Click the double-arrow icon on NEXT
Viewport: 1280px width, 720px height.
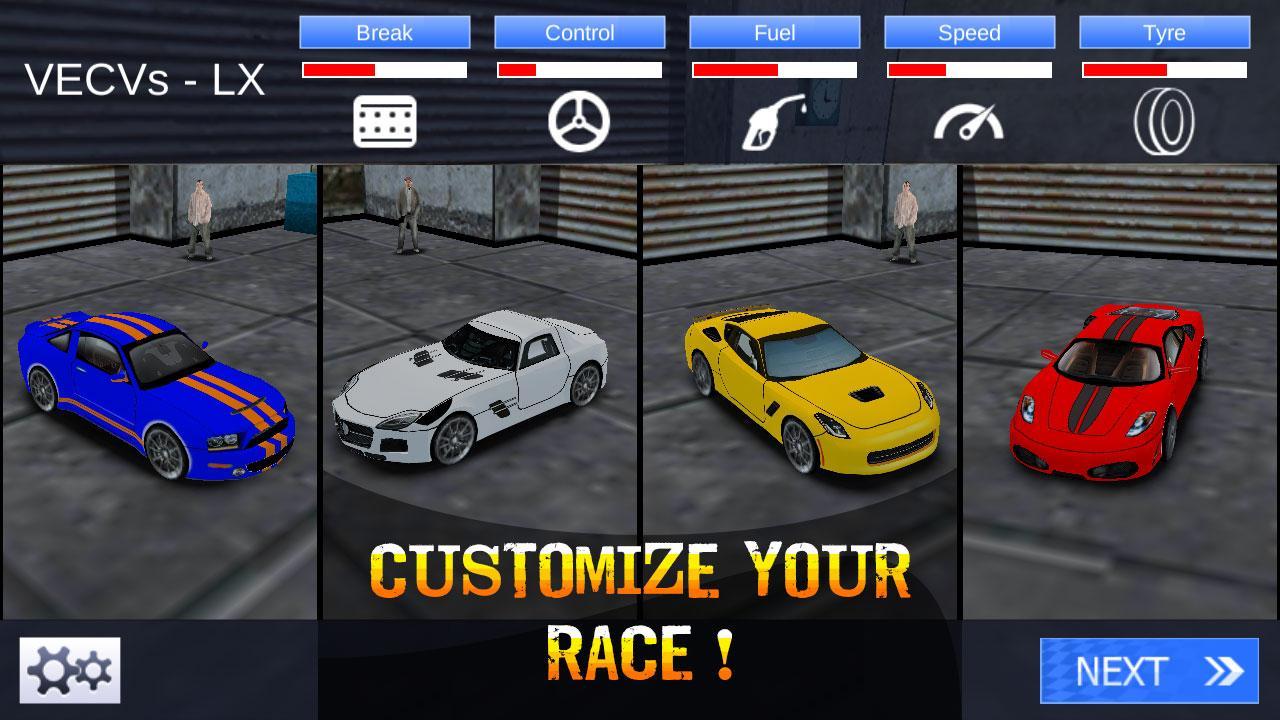[x=1220, y=670]
